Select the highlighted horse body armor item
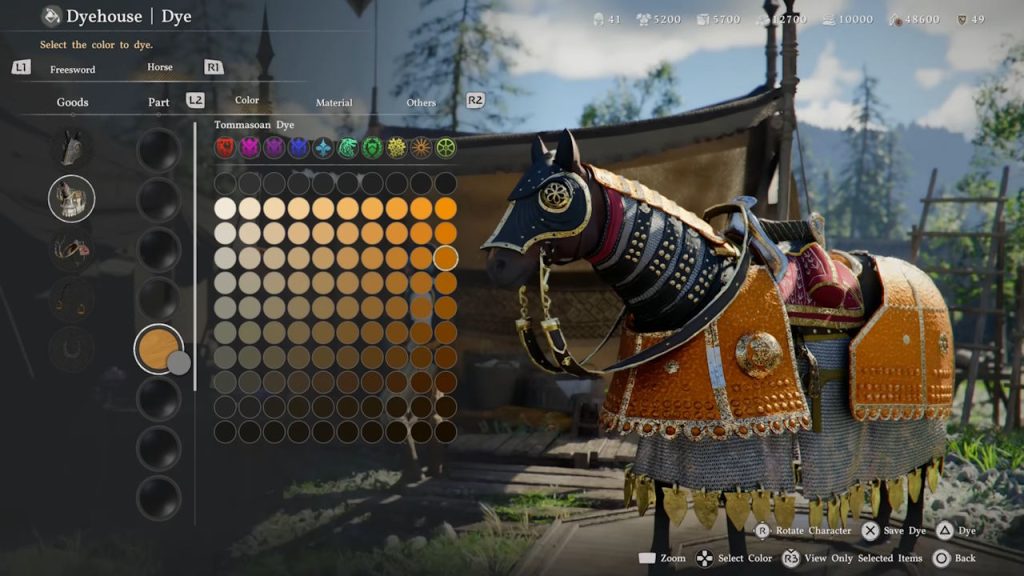The image size is (1024, 576). pyautogui.click(x=72, y=198)
